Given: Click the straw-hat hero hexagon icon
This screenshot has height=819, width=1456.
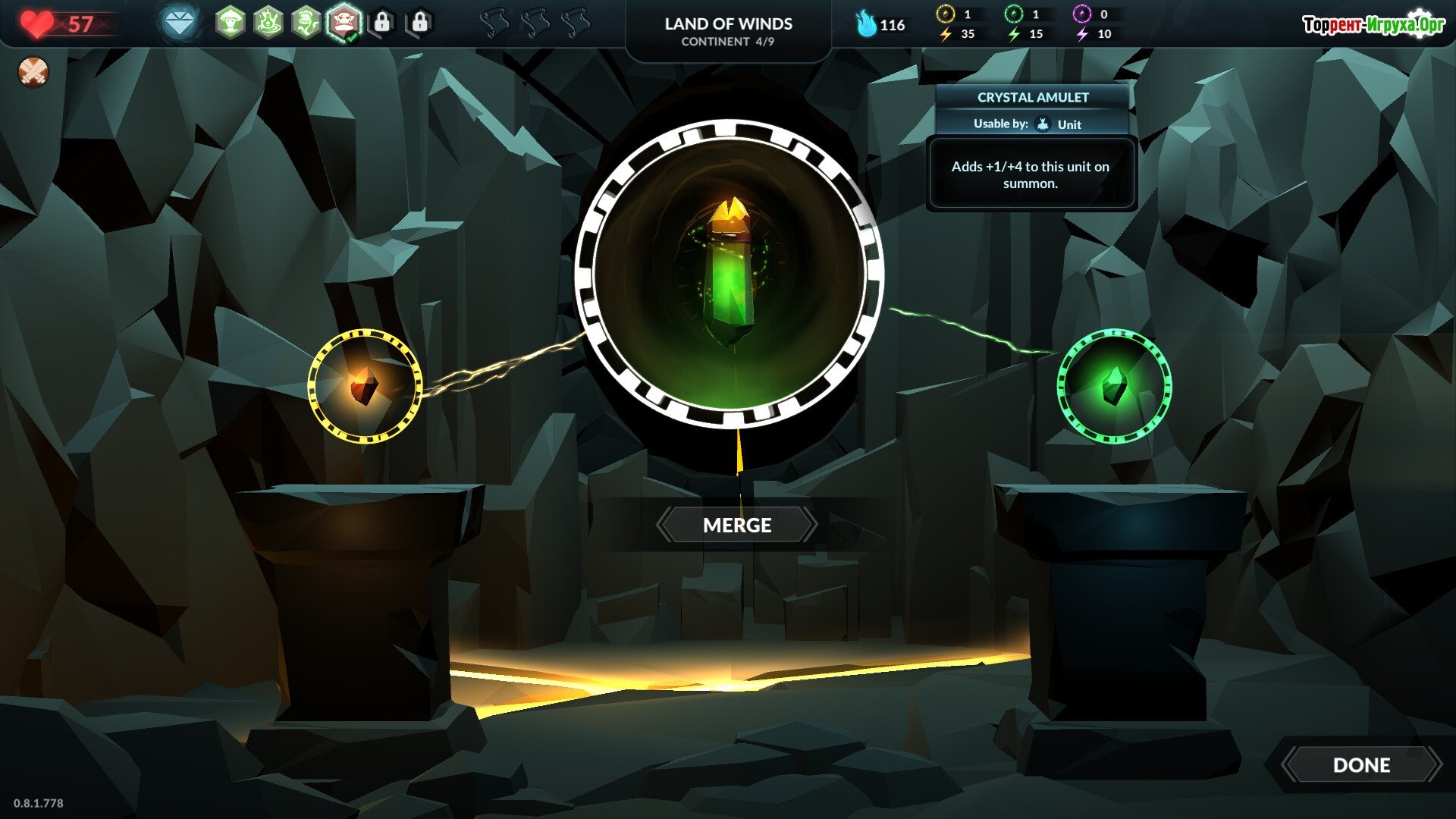Looking at the screenshot, I should (231, 24).
